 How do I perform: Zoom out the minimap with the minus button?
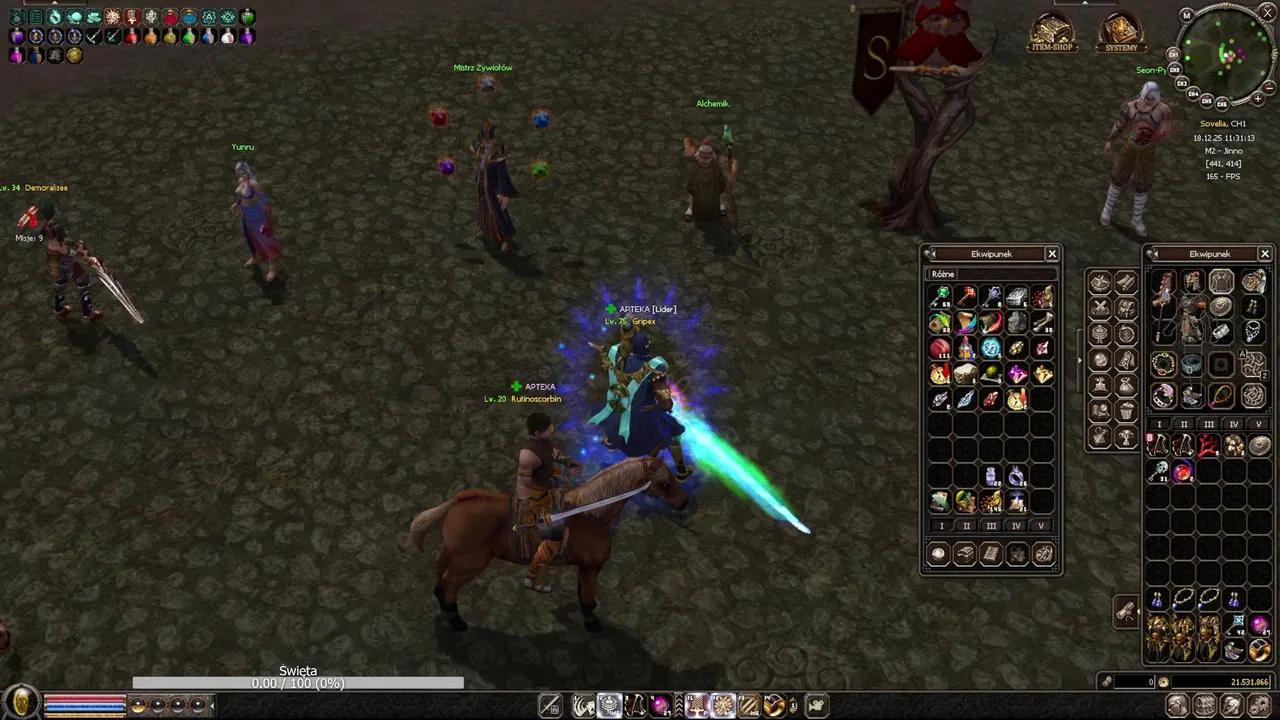[x=1269, y=88]
